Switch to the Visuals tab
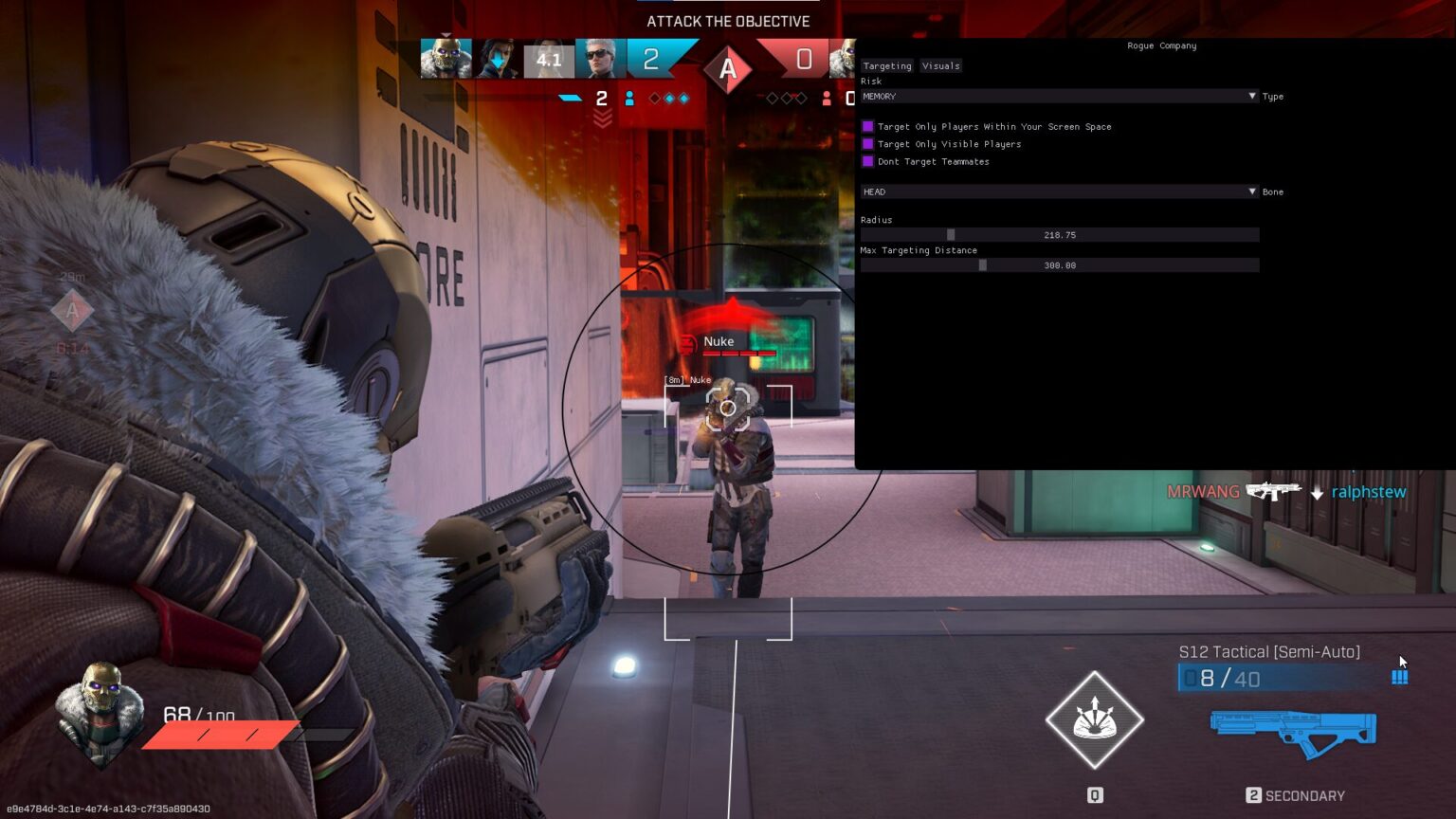The height and width of the screenshot is (819, 1456). click(x=940, y=65)
